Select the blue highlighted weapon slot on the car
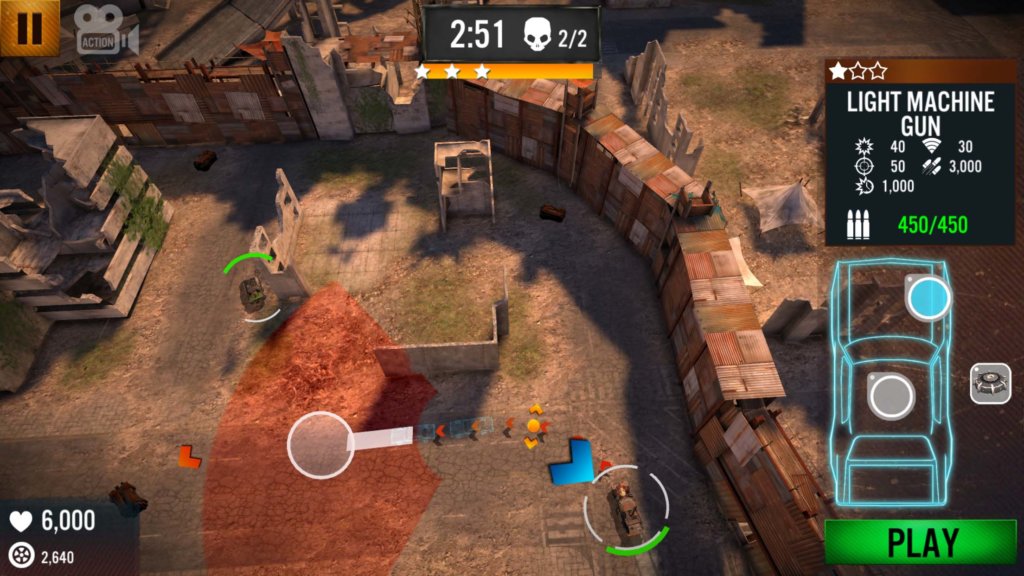Image resolution: width=1024 pixels, height=576 pixels. [928, 297]
